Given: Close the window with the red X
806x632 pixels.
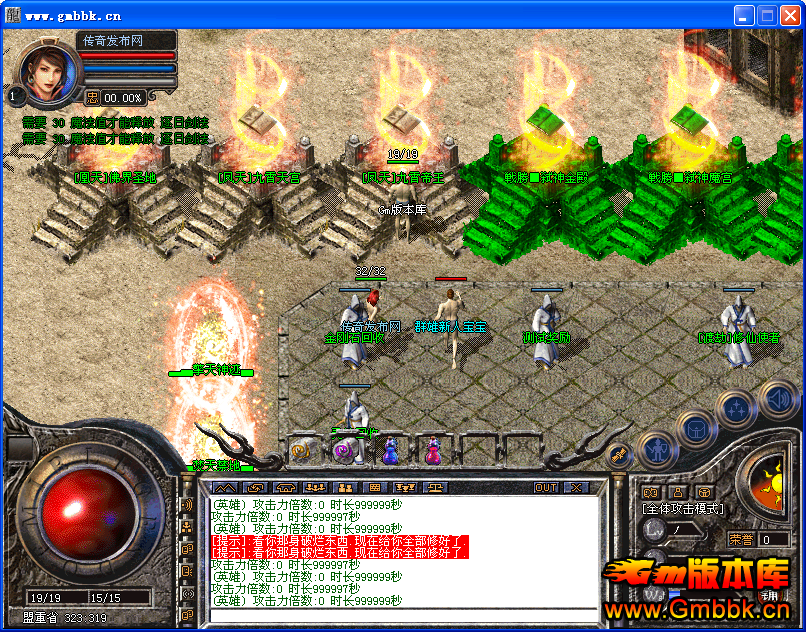Looking at the screenshot, I should coord(790,16).
